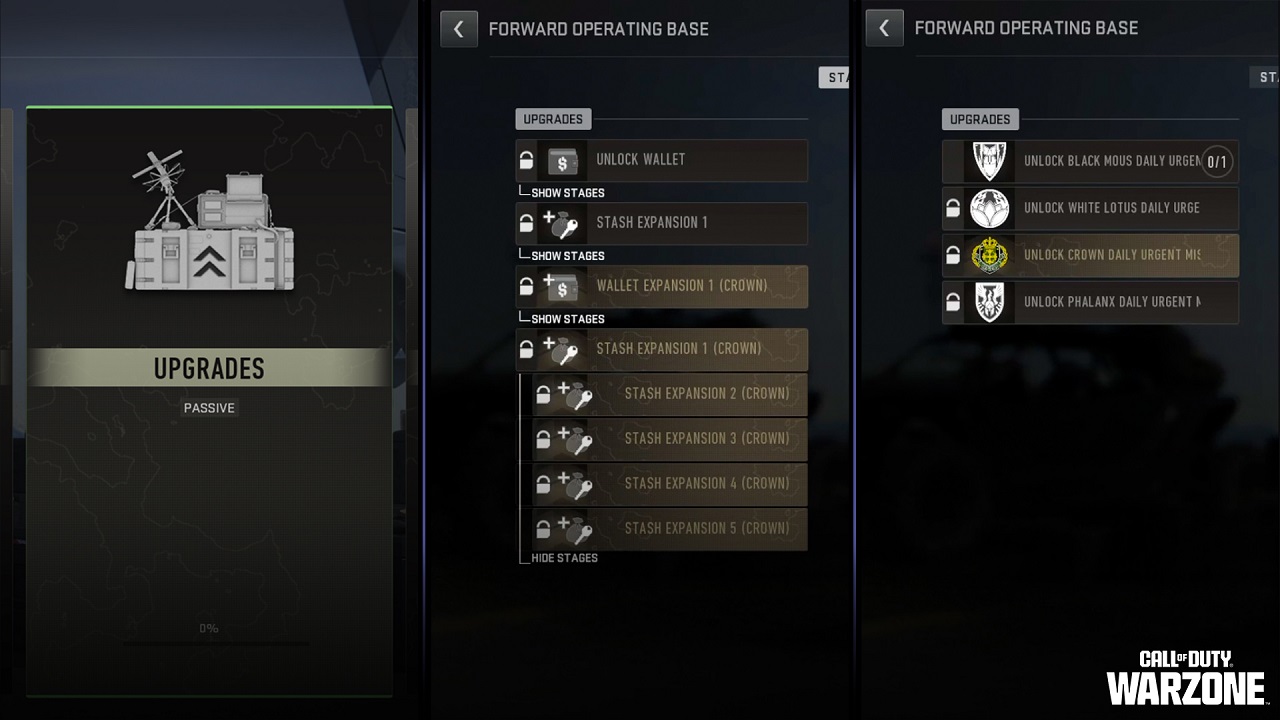
Task: Click the Upgrades label in the middle panel
Action: [553, 119]
